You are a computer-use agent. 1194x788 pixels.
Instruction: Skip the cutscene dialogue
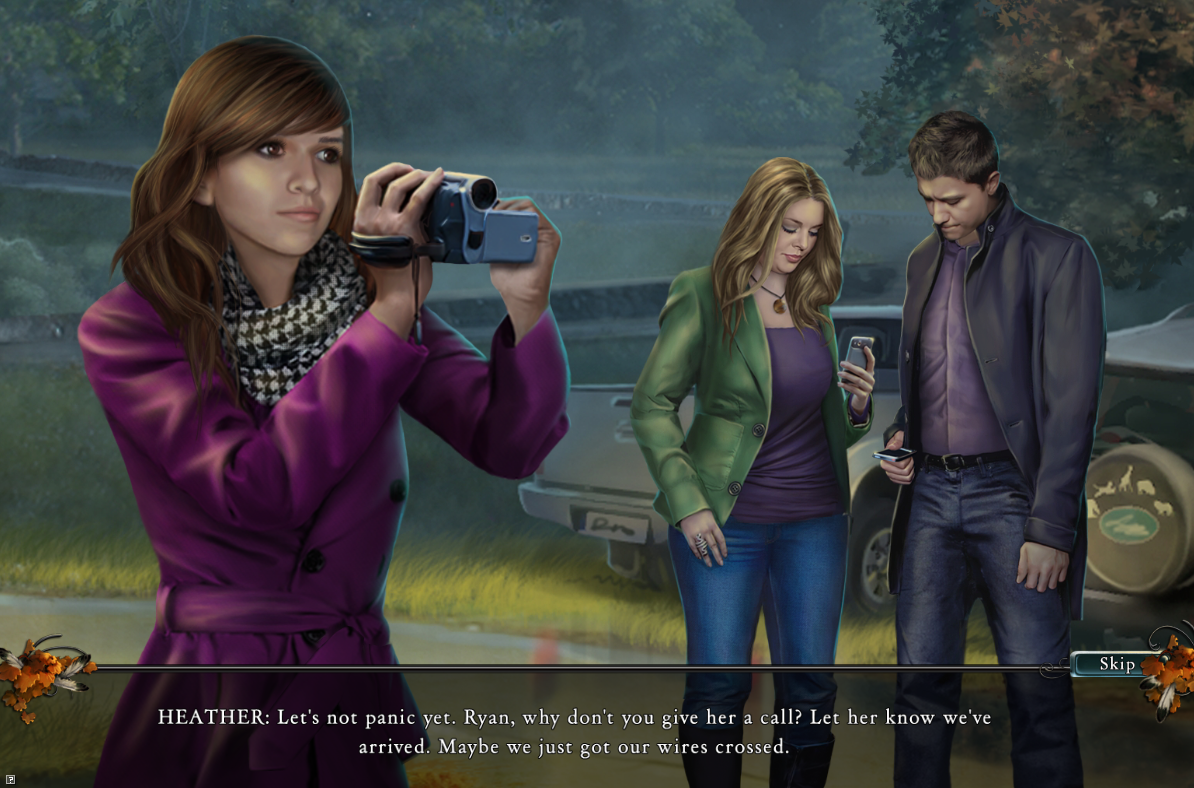(1116, 664)
